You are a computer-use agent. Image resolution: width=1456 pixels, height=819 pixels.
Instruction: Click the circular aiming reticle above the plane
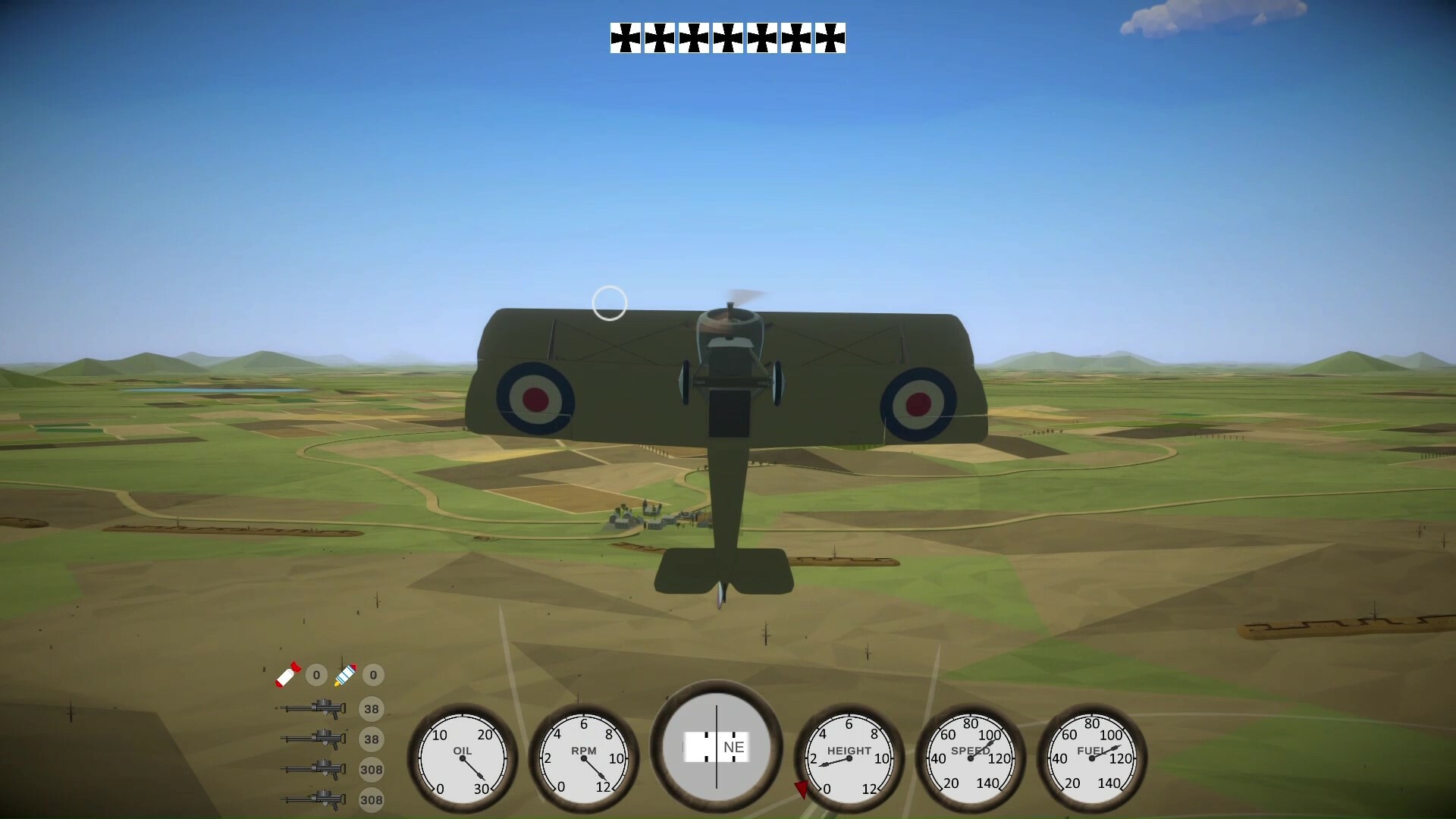(611, 303)
